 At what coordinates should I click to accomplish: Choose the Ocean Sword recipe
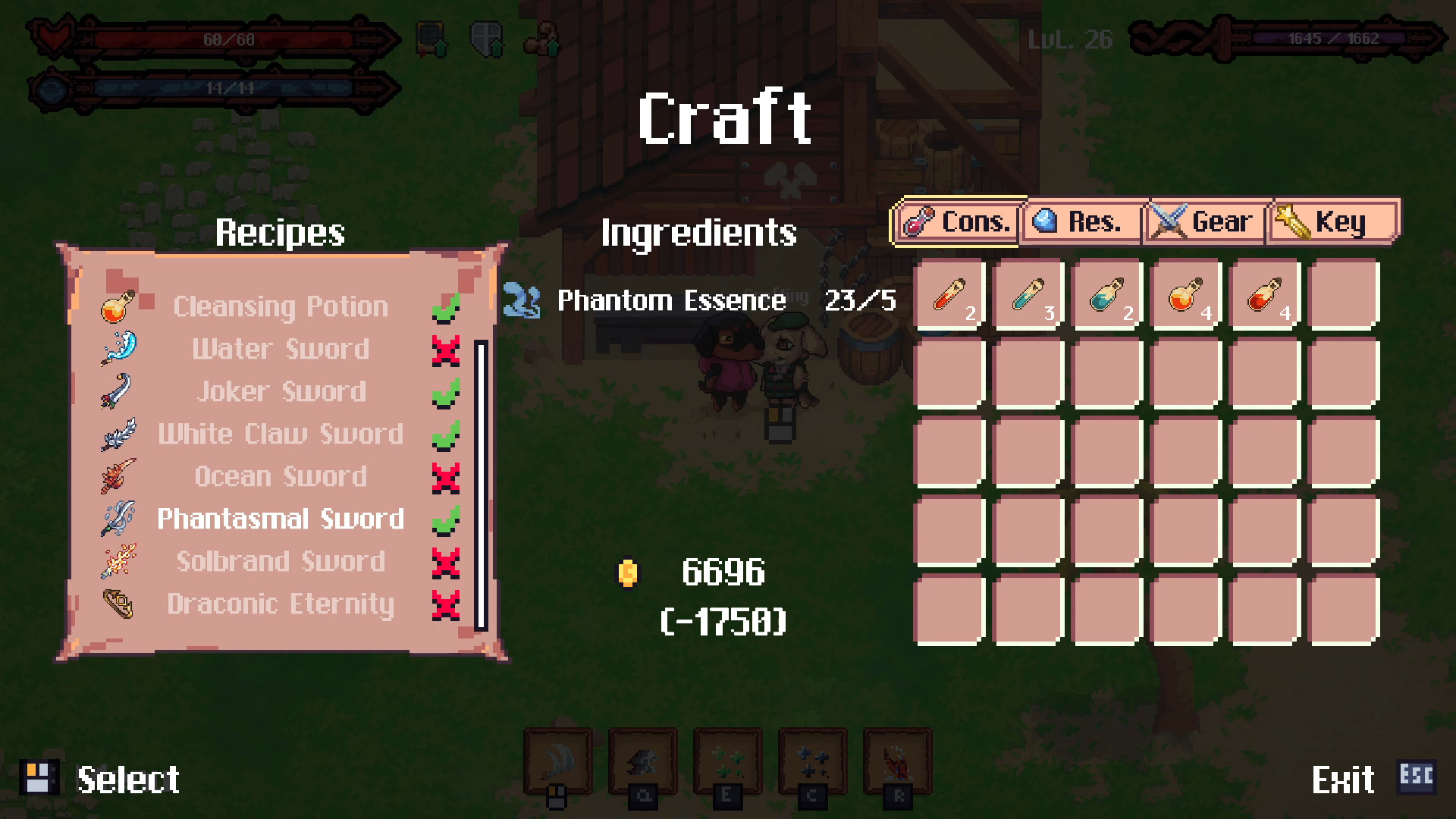(281, 476)
